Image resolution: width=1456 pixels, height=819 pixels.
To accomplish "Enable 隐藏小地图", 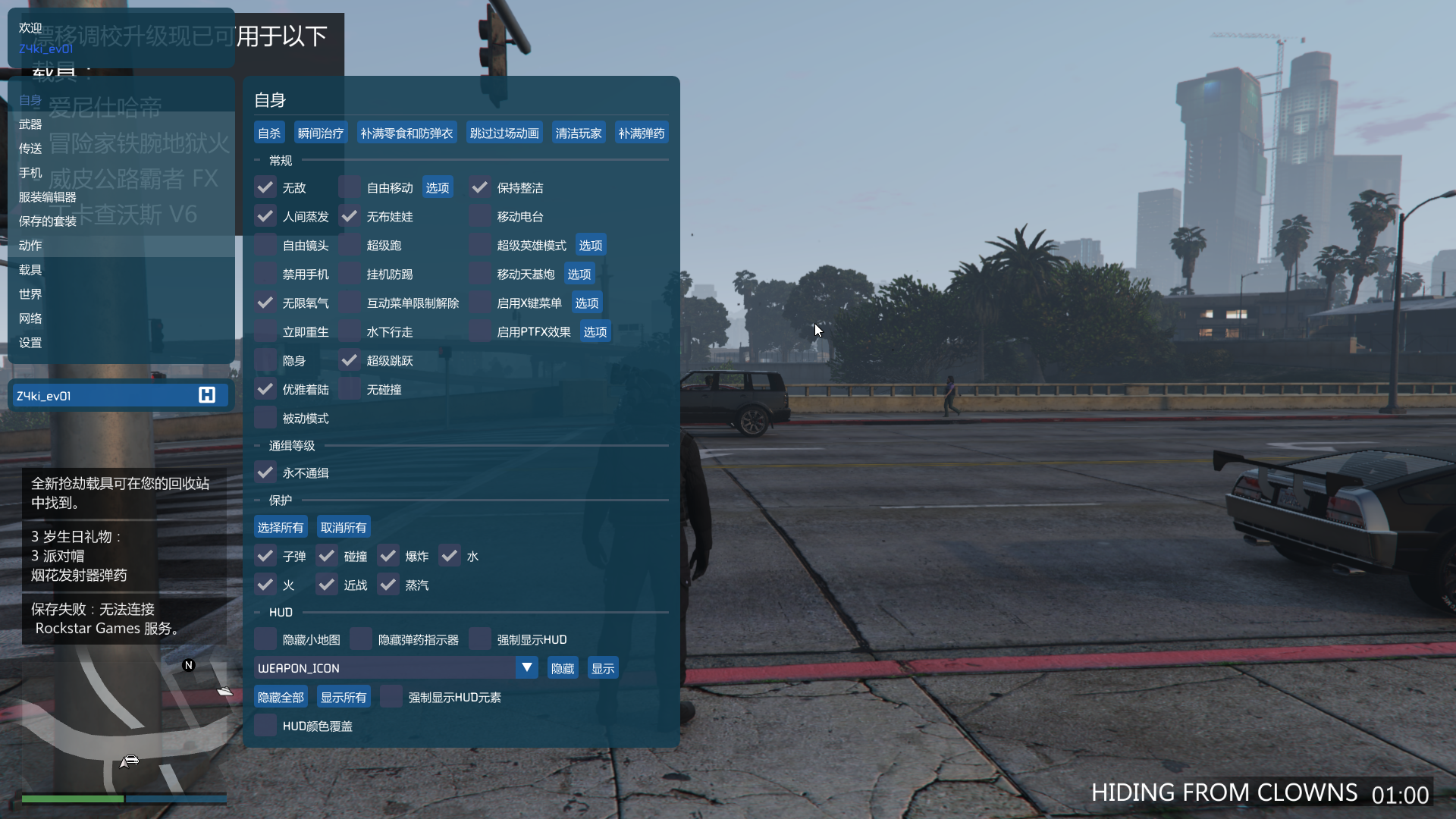I will click(x=265, y=639).
